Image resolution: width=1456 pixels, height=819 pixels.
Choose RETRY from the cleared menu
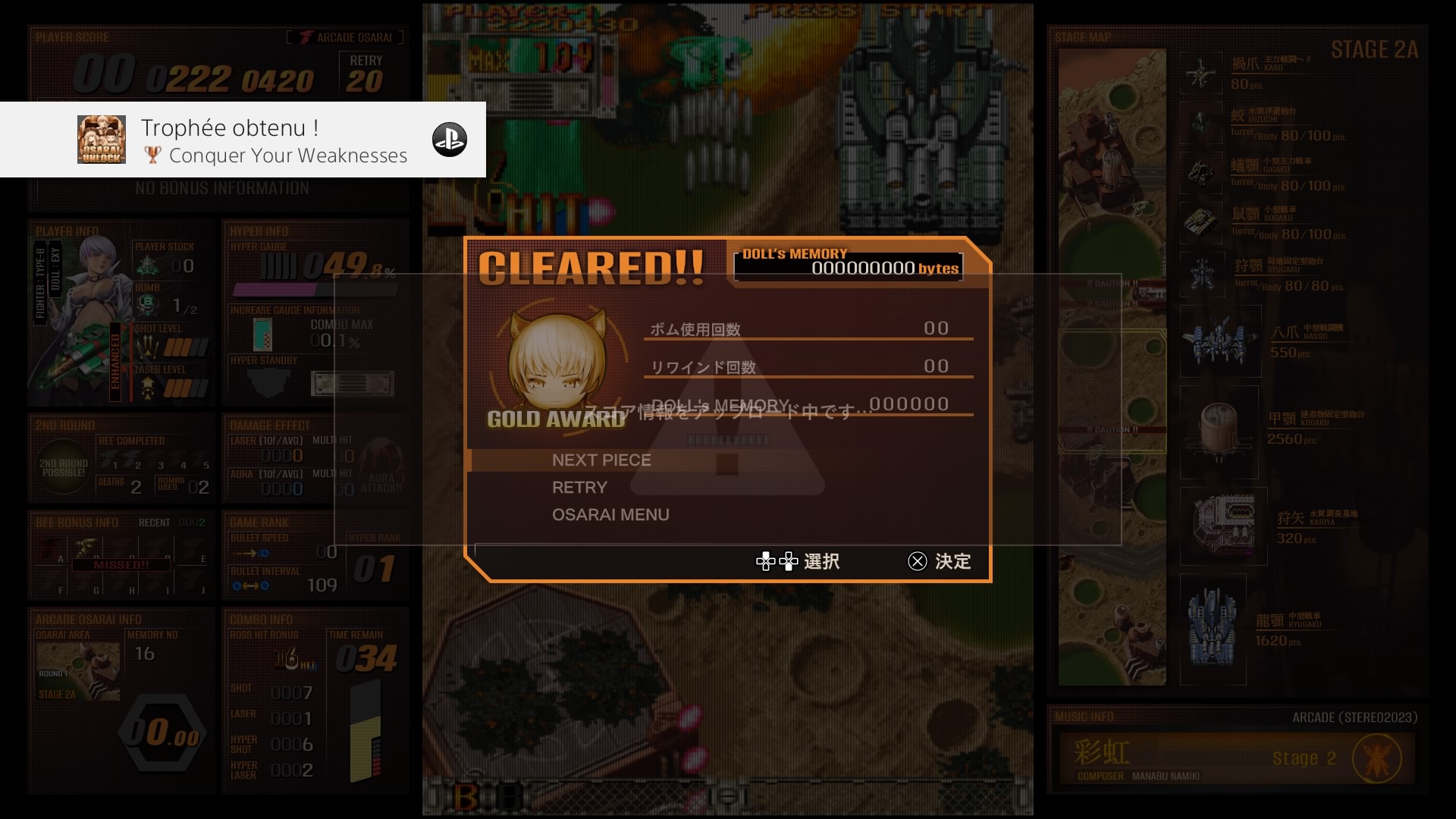[x=579, y=488]
